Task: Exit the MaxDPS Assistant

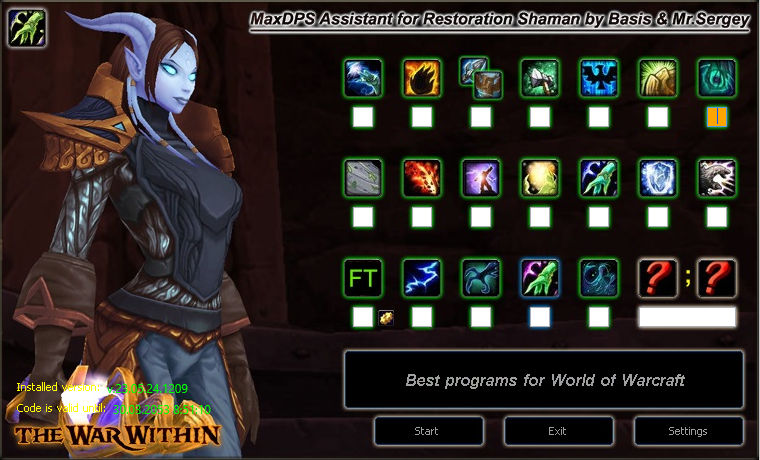Action: tap(558, 431)
